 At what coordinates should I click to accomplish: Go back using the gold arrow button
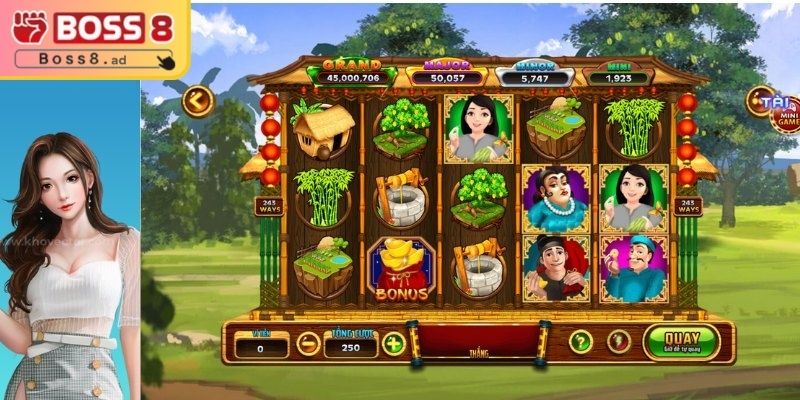point(197,101)
